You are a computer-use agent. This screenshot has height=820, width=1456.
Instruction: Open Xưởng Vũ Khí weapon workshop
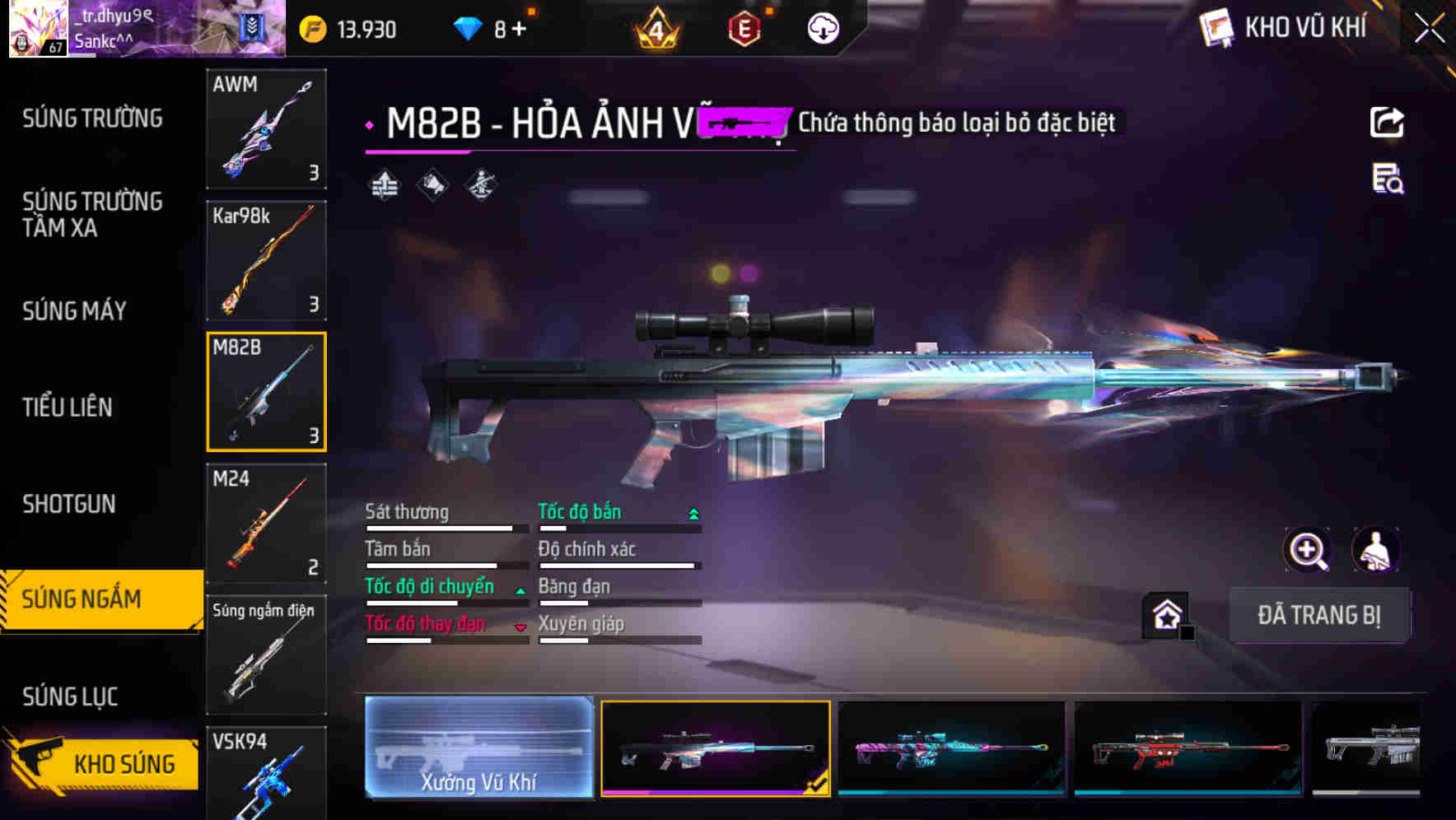pos(478,749)
